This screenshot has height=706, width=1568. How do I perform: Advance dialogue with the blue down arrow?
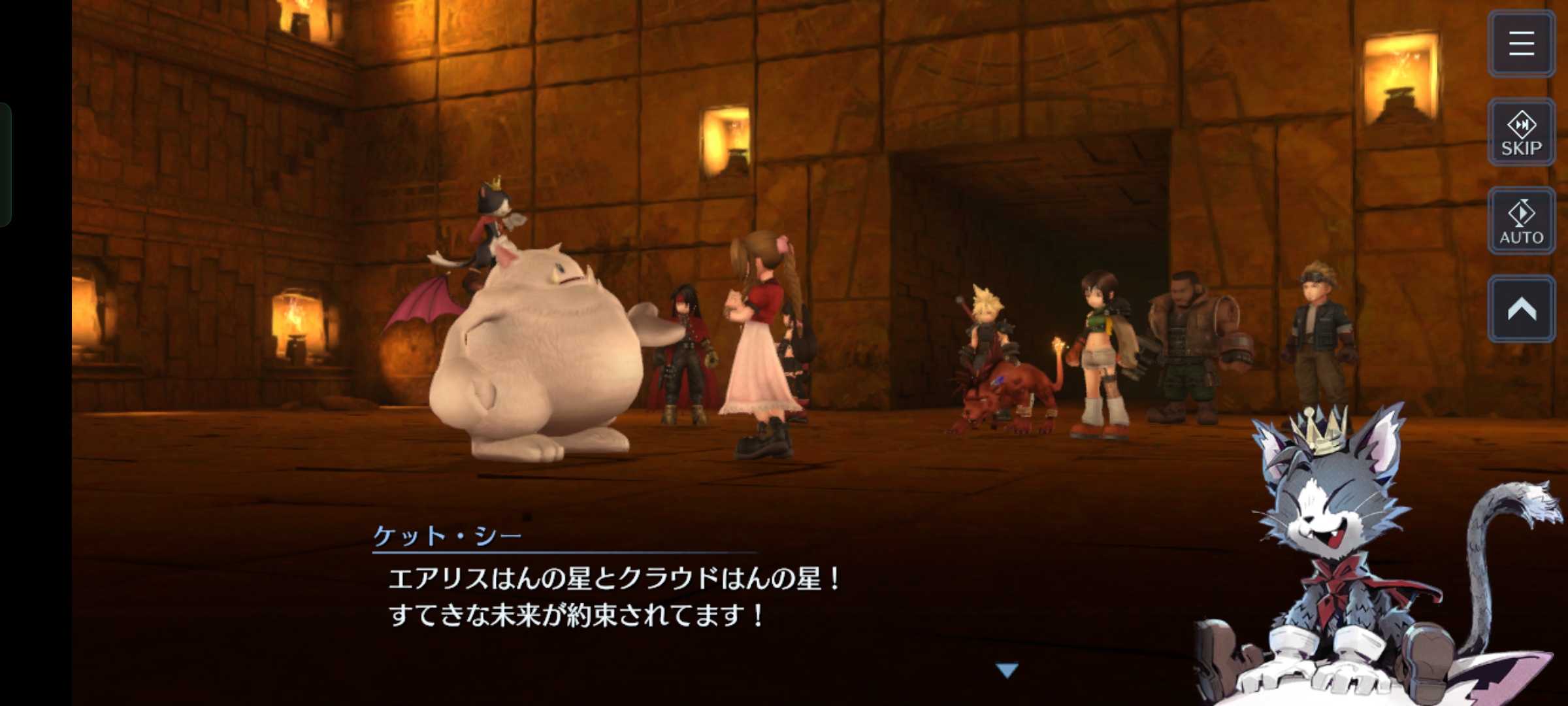[x=1007, y=670]
